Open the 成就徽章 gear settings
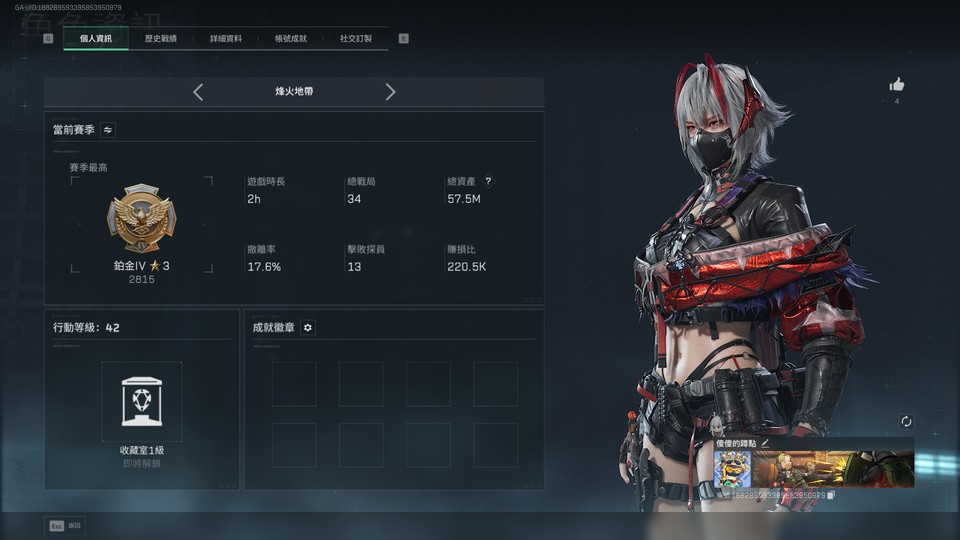960x540 pixels. point(308,328)
